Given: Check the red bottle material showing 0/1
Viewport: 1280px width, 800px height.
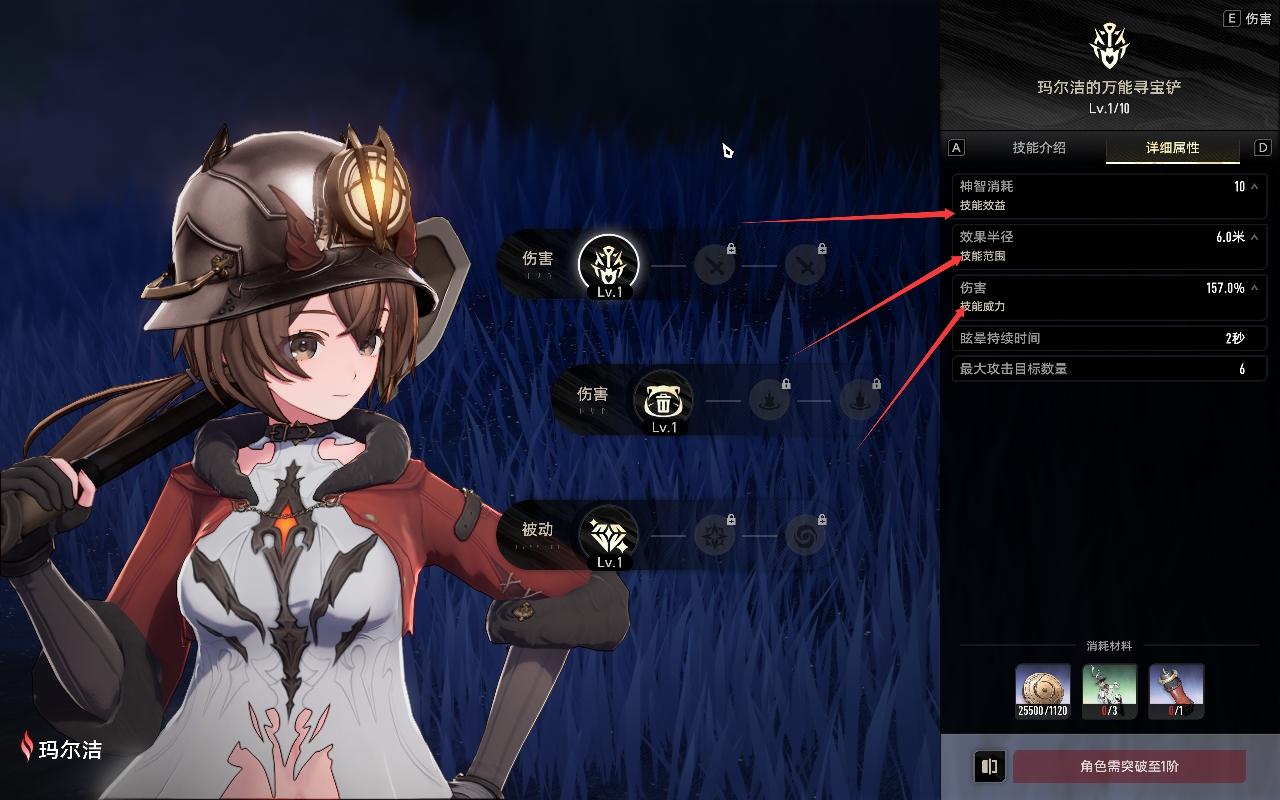Looking at the screenshot, I should (x=1176, y=691).
